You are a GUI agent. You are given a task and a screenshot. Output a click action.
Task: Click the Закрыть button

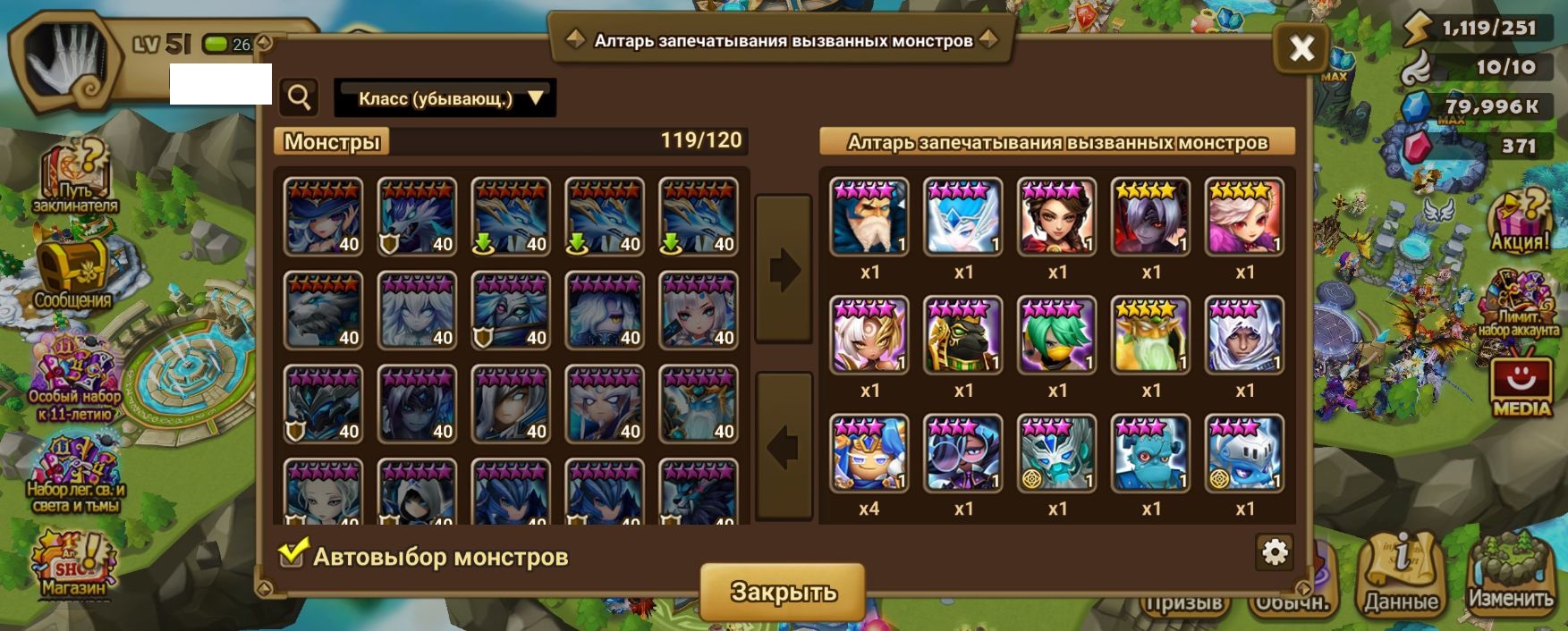(783, 591)
